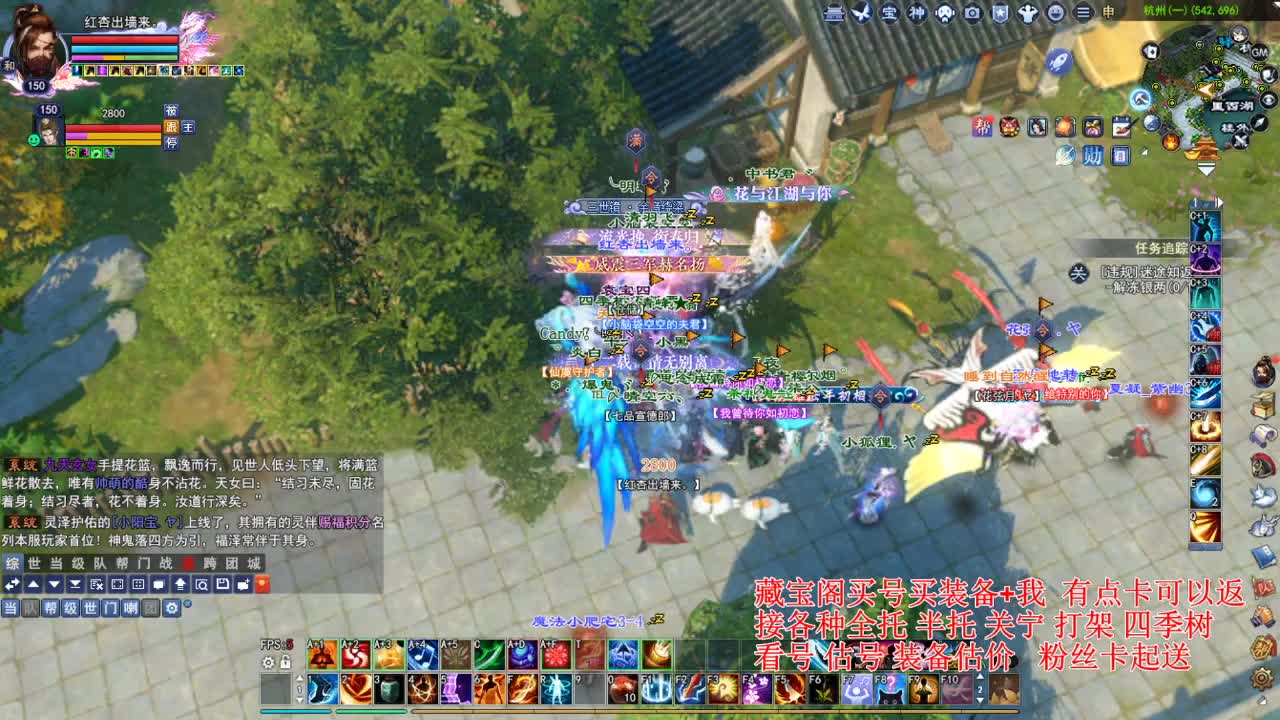Expand chat upward with the up arrow

click(x=34, y=584)
